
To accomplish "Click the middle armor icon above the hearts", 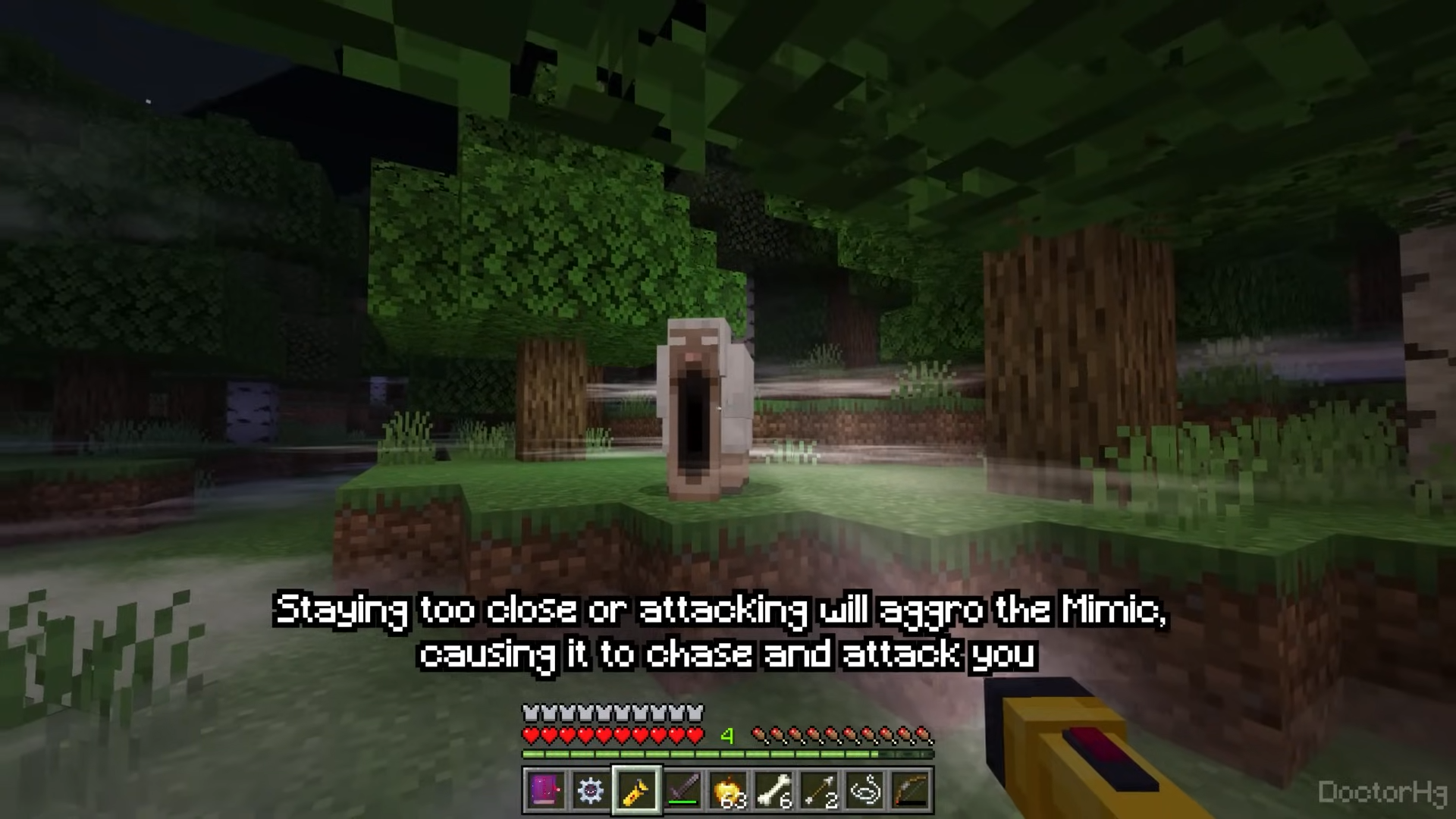I will point(610,711).
